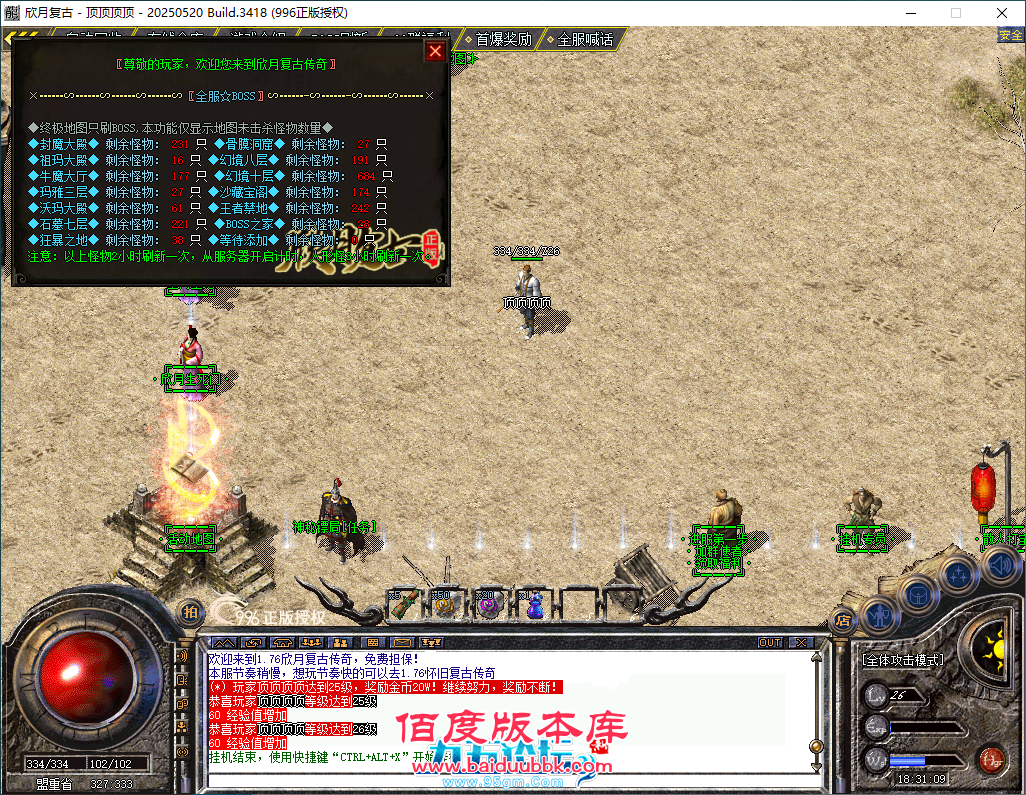
Task: Click the 安全 safe-zone indicator
Action: (x=1010, y=35)
